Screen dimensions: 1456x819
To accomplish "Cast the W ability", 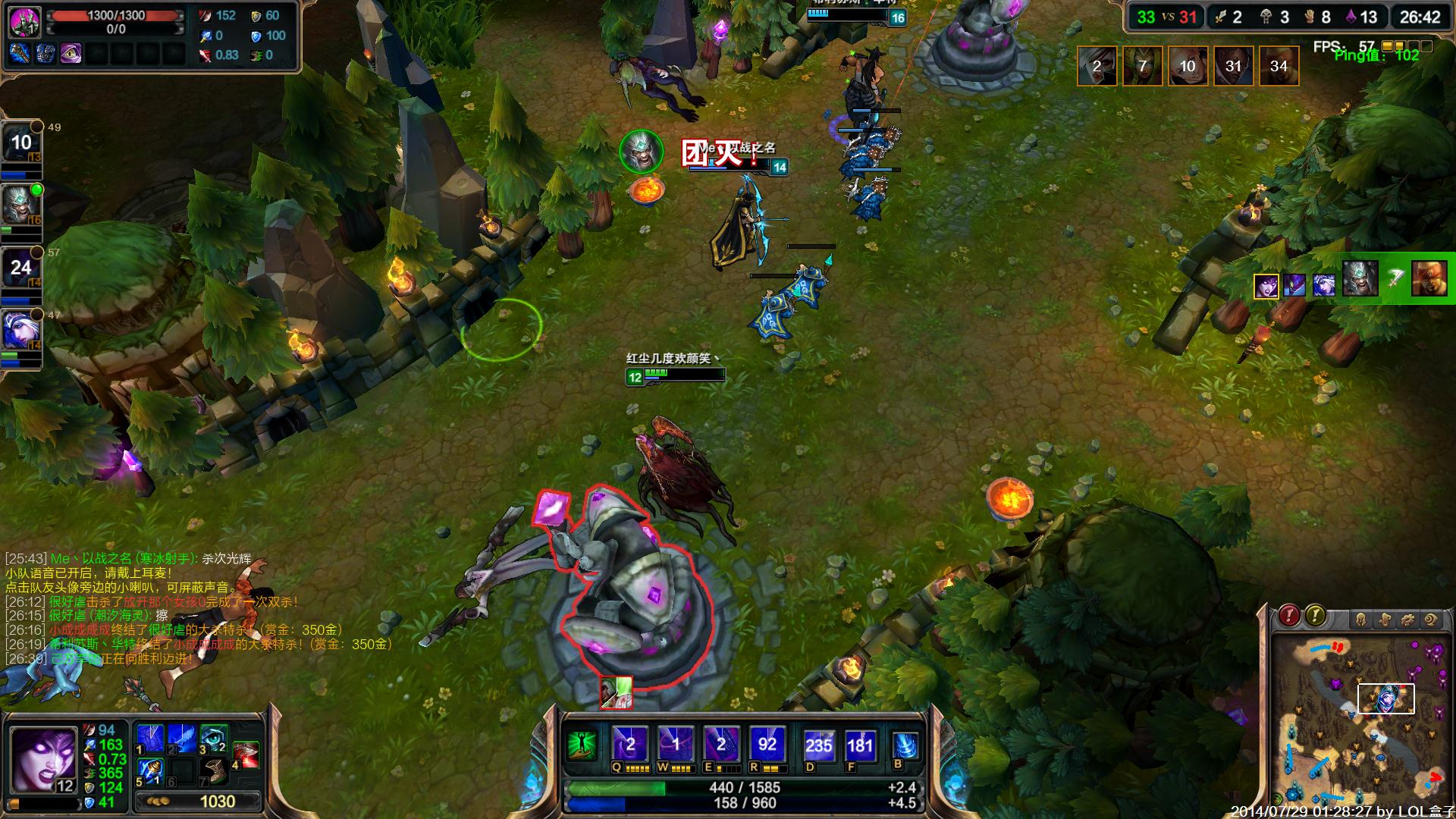I will pos(676,744).
